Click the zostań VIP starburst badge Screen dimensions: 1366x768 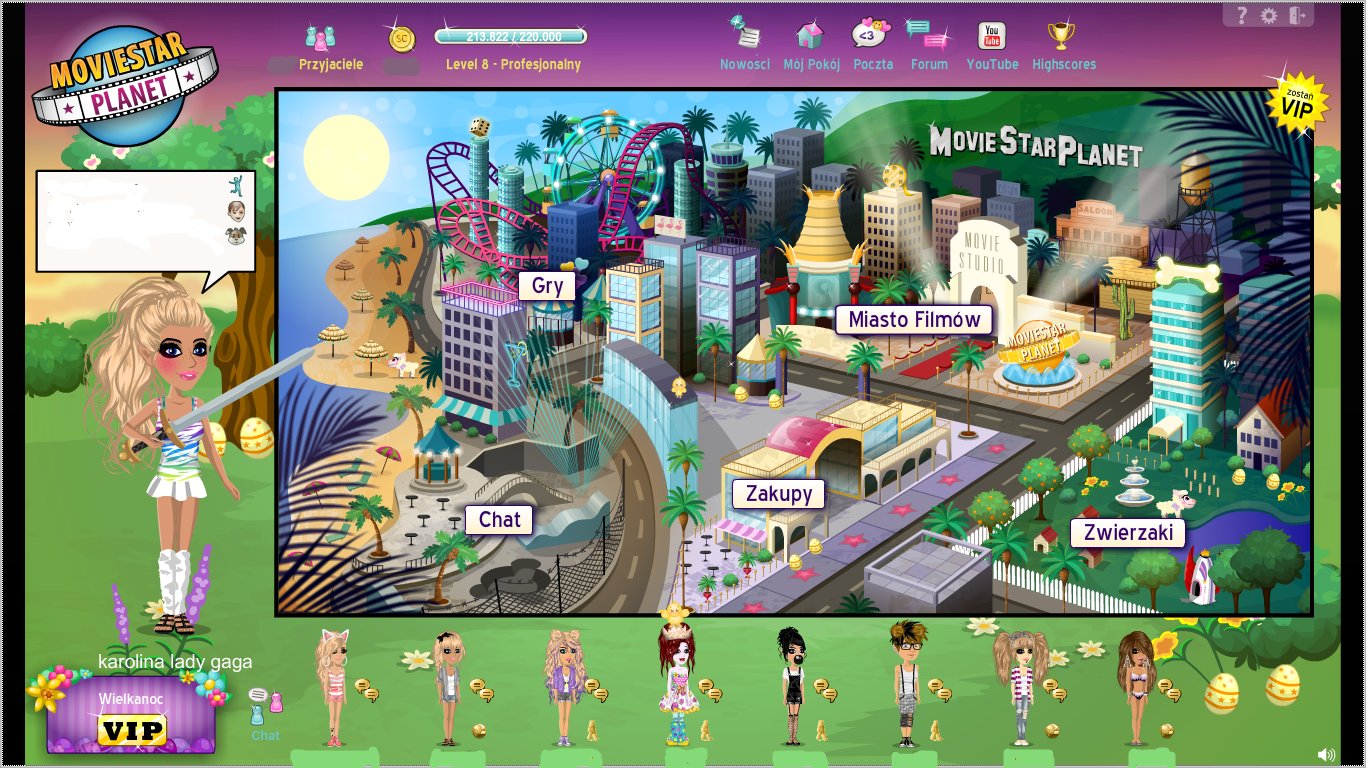point(1297,103)
